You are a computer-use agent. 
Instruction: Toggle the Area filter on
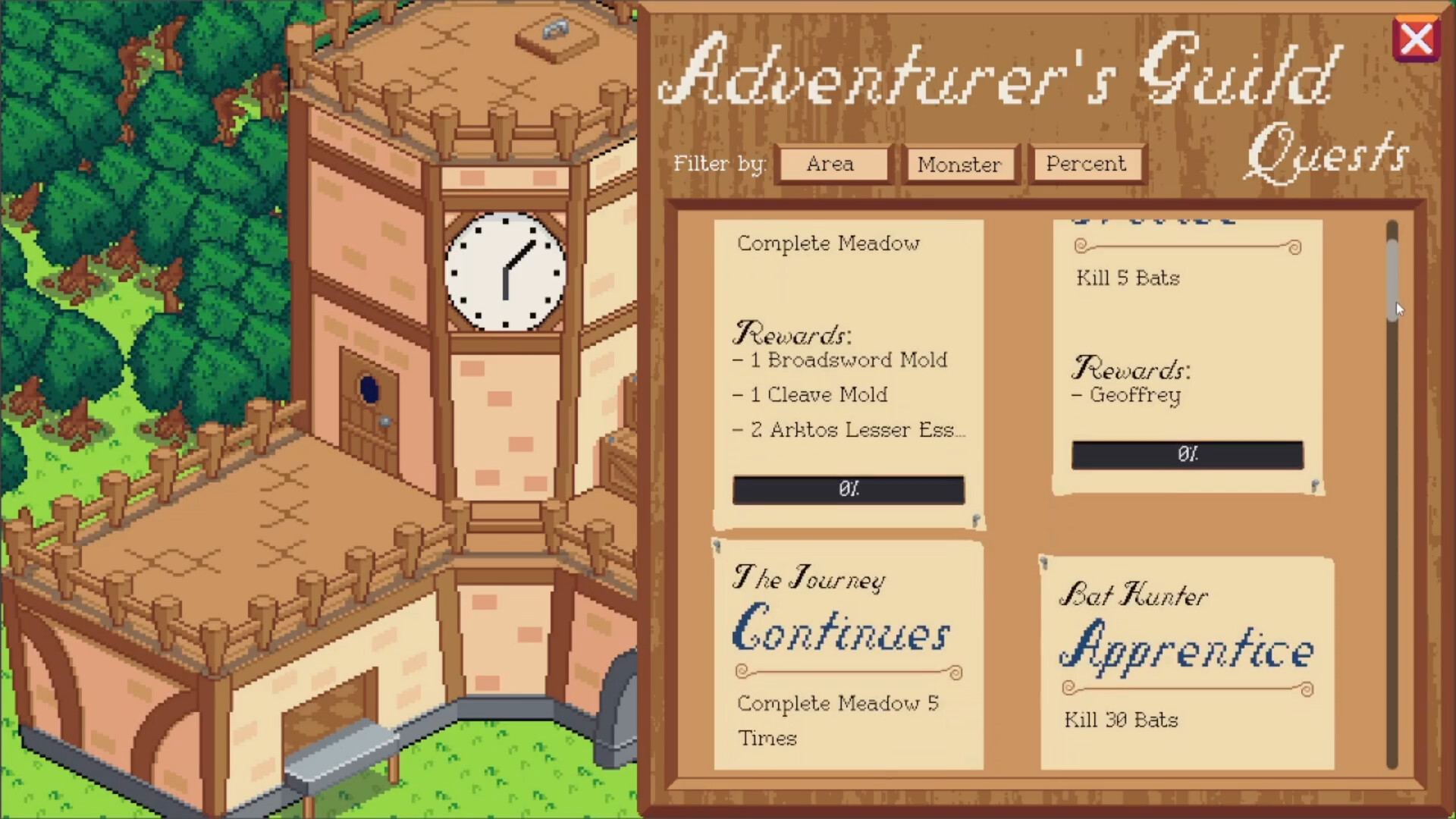(832, 164)
